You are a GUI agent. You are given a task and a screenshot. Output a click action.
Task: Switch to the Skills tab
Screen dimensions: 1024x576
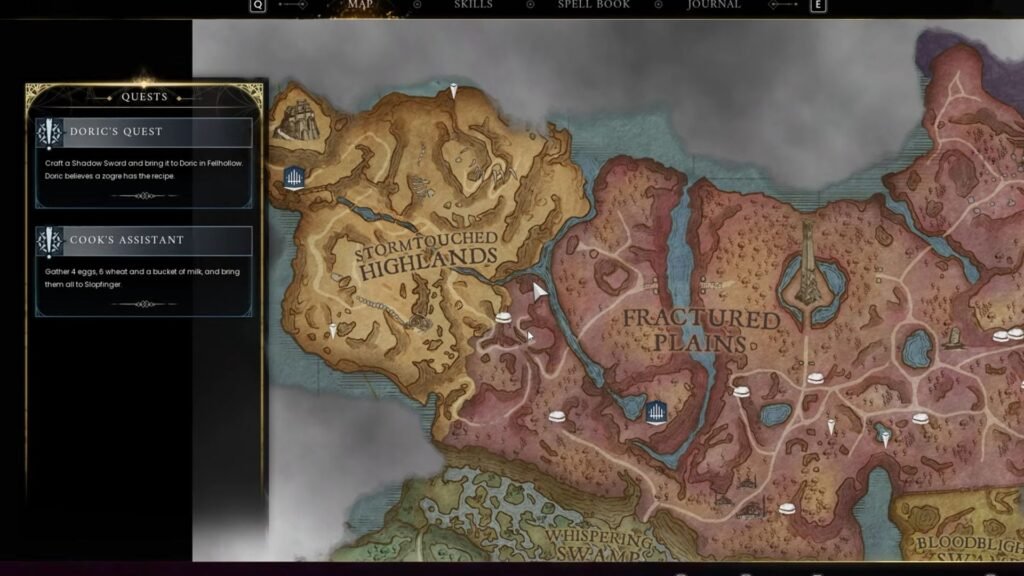(473, 5)
